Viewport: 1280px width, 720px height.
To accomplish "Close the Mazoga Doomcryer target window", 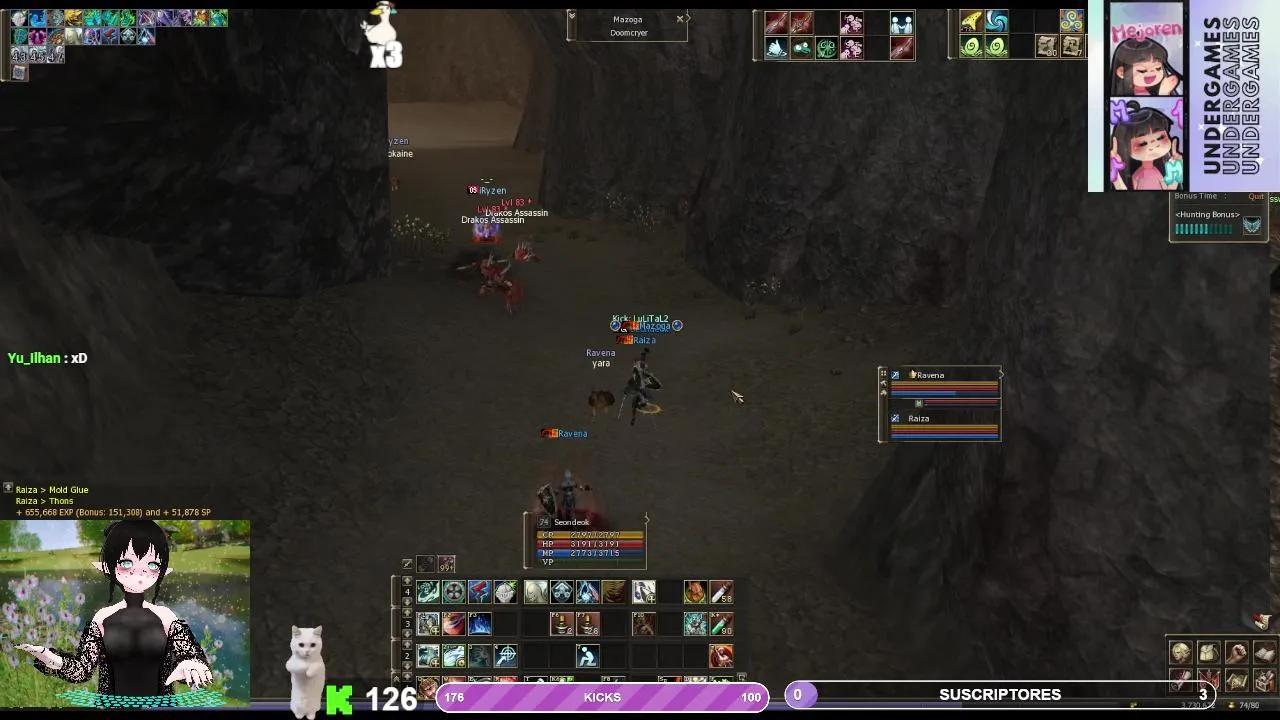I will coord(679,18).
